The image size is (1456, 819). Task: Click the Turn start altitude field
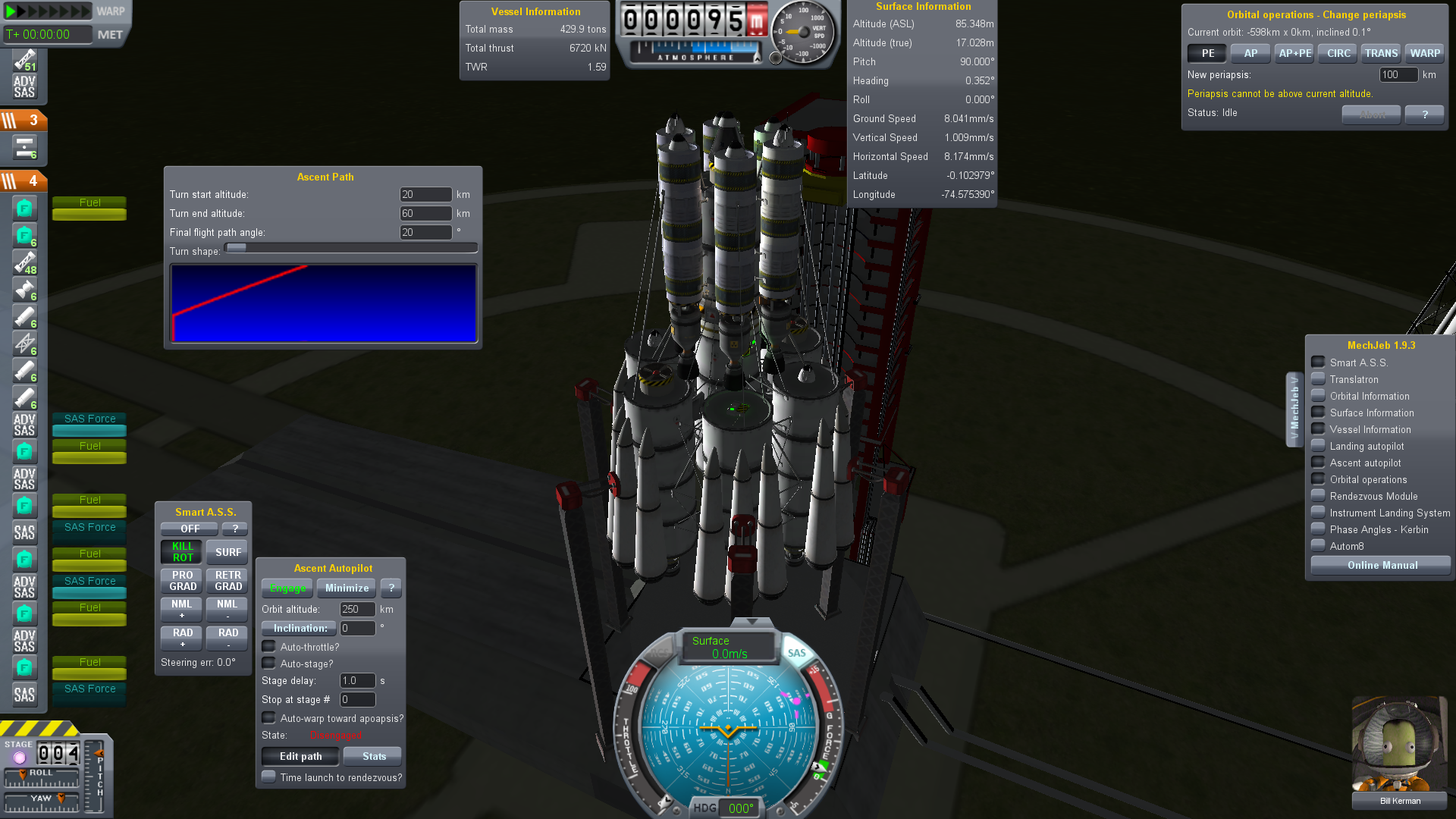click(x=425, y=195)
